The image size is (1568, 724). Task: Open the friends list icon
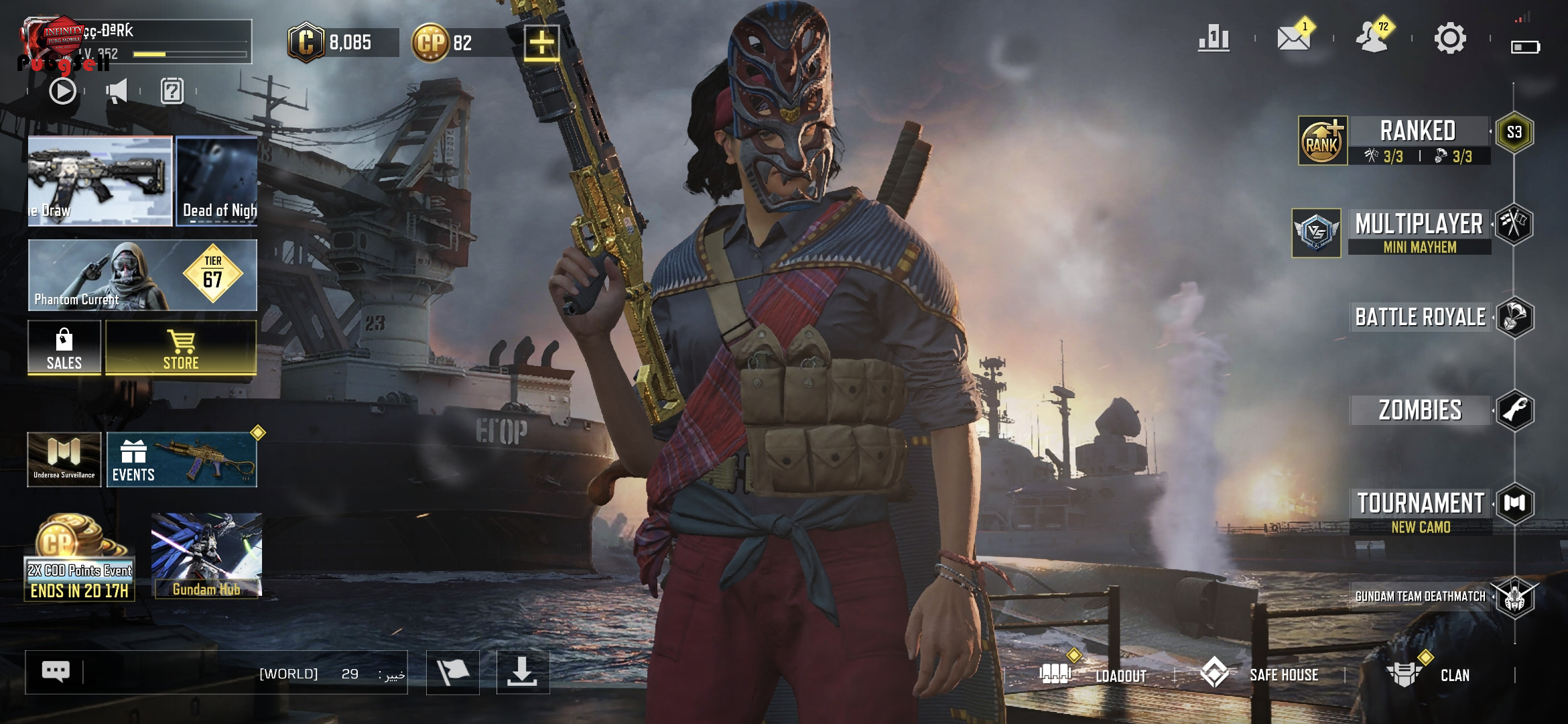(x=1372, y=39)
